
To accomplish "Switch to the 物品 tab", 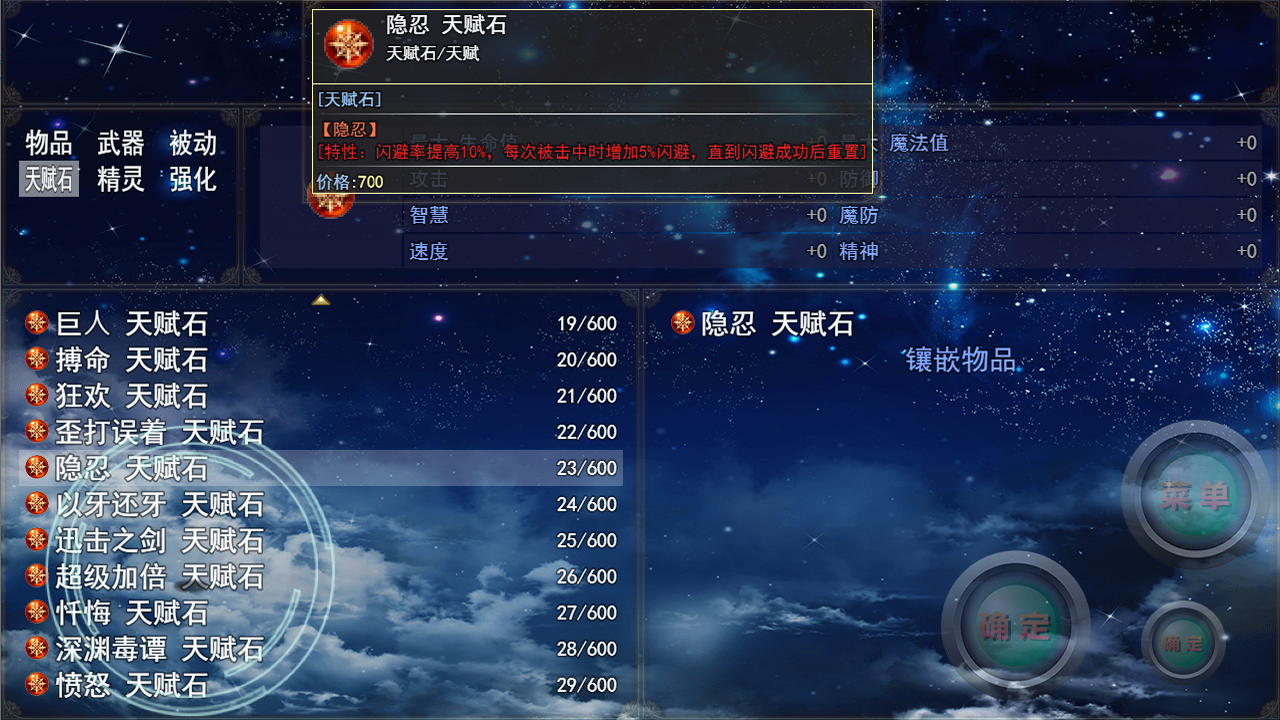I will [48, 143].
